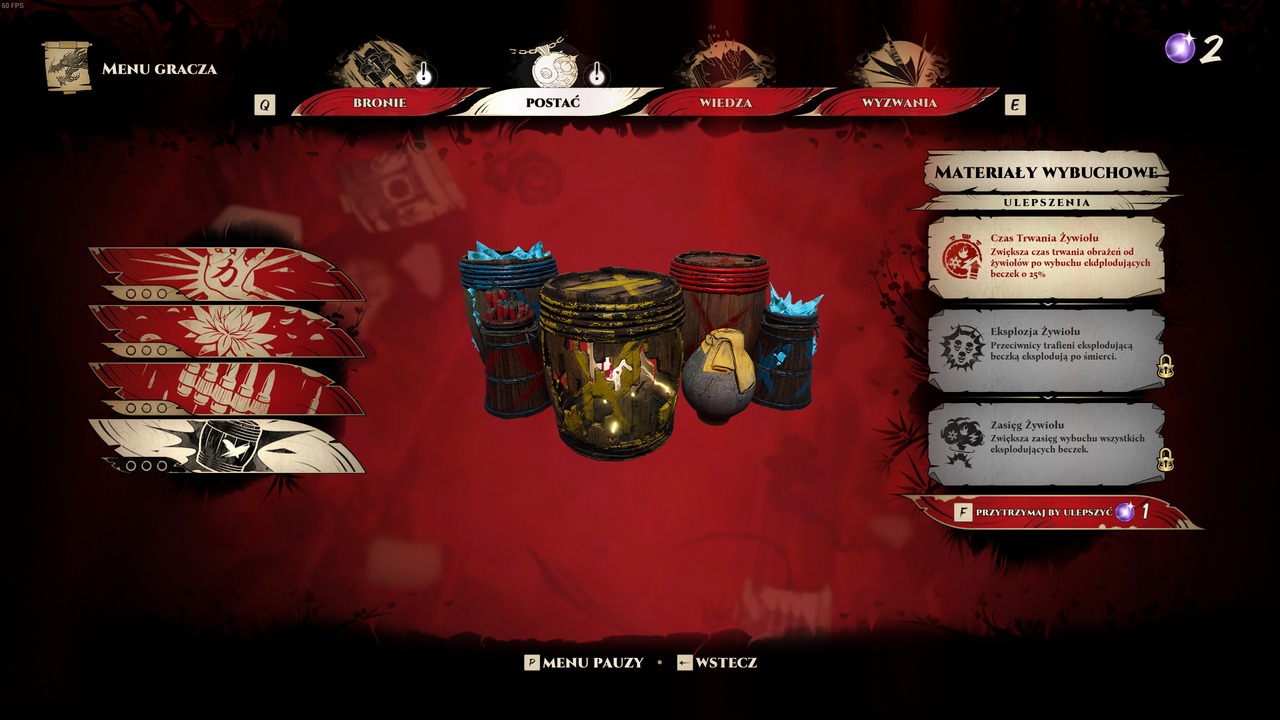Click the Menu Gracza scroll icon
Screen dimensions: 1280x720
click(x=67, y=67)
